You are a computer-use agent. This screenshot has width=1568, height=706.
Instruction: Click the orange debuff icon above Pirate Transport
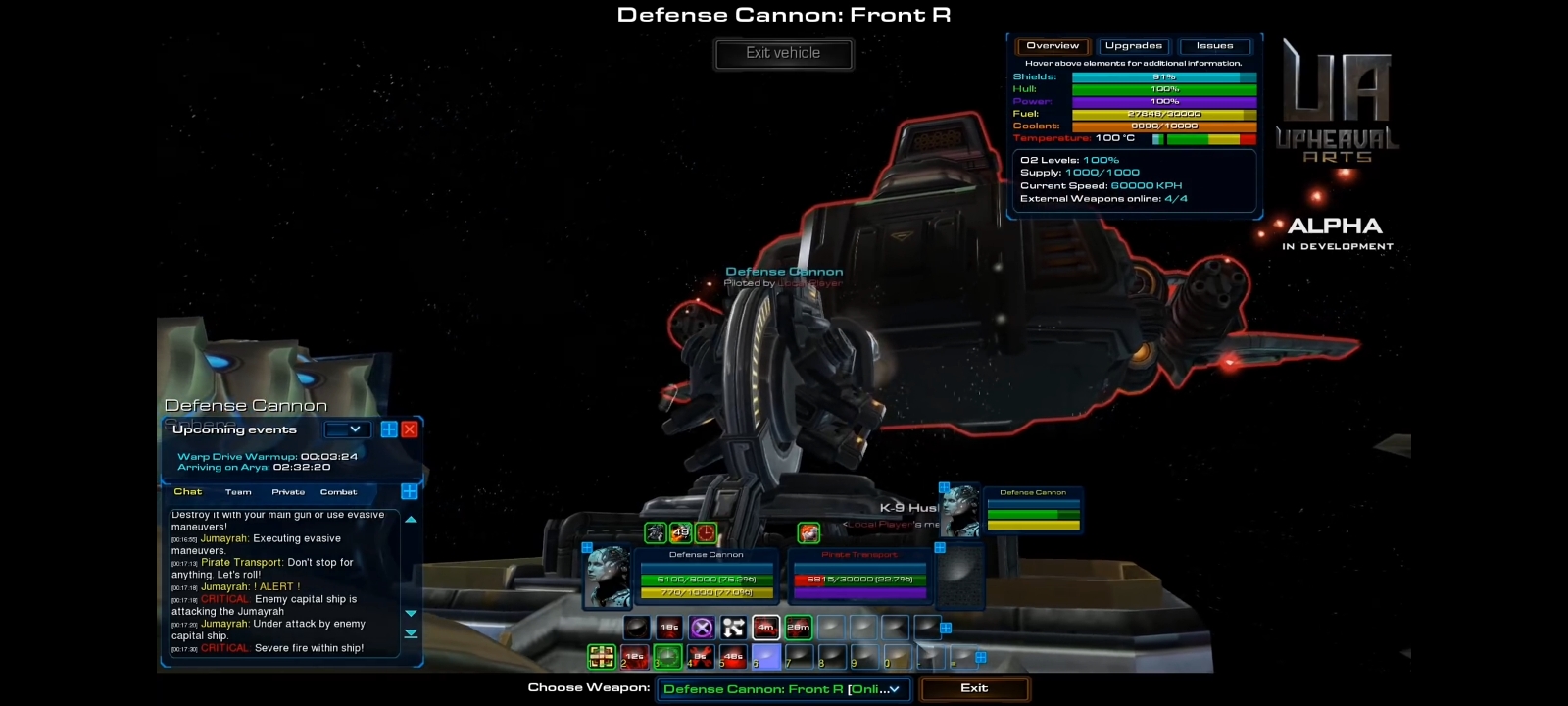point(808,532)
